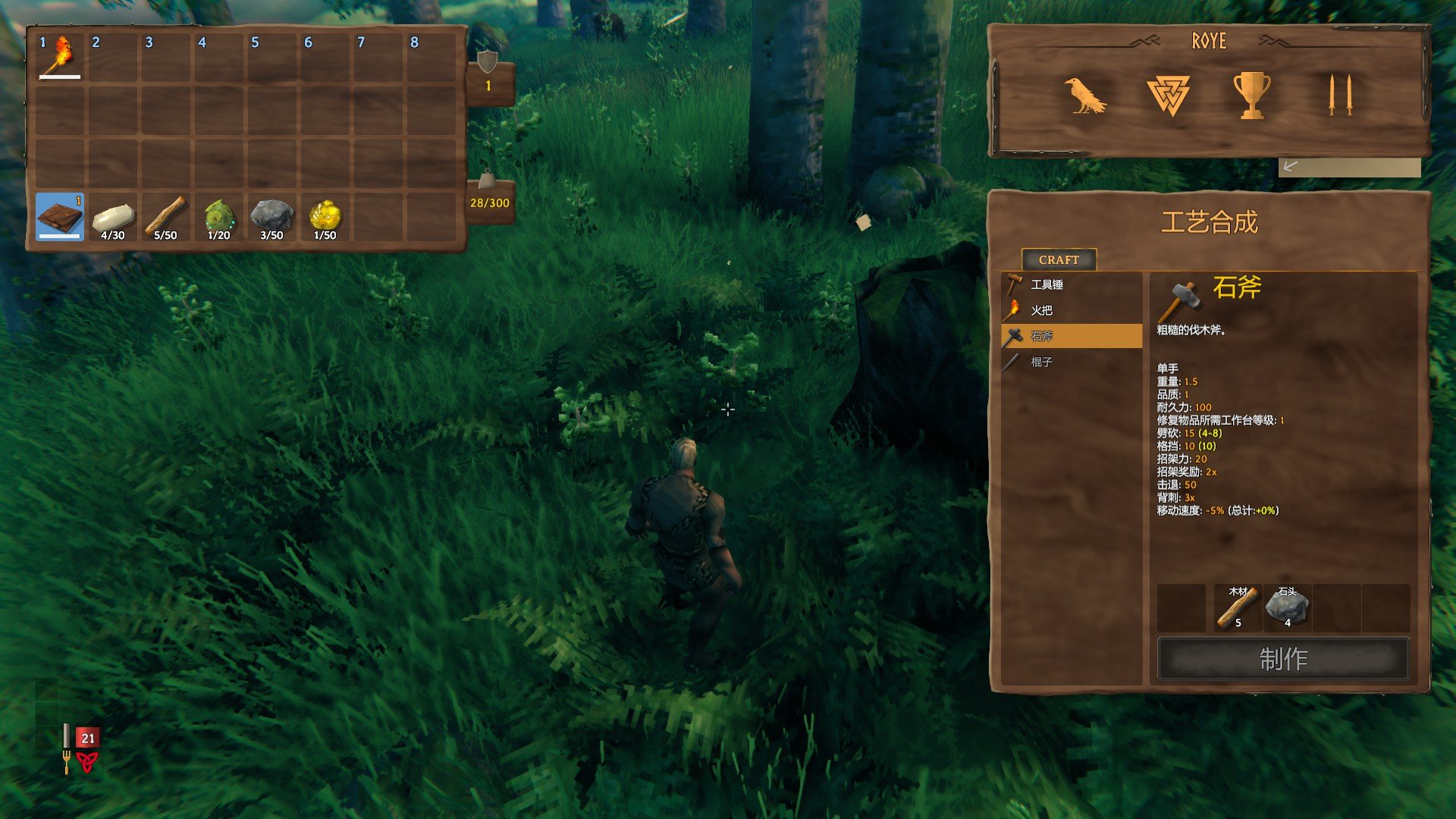Viewport: 1456px width, 819px height.
Task: Toggle PvP with the crossed swords icon
Action: pos(1340,96)
